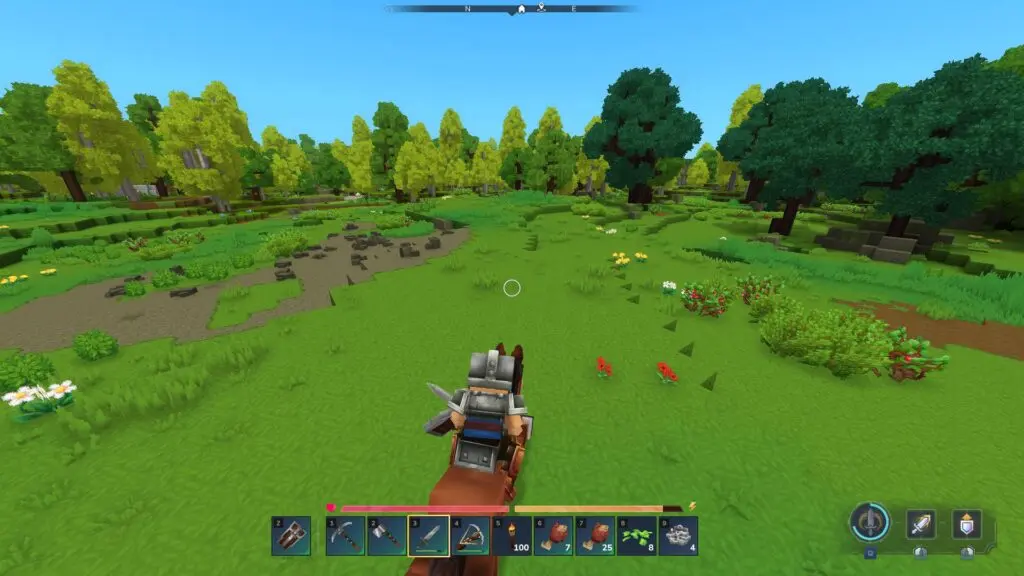Screen dimensions: 1024x576
Task: Pick the cooked meat stack of 7
Action: click(553, 536)
